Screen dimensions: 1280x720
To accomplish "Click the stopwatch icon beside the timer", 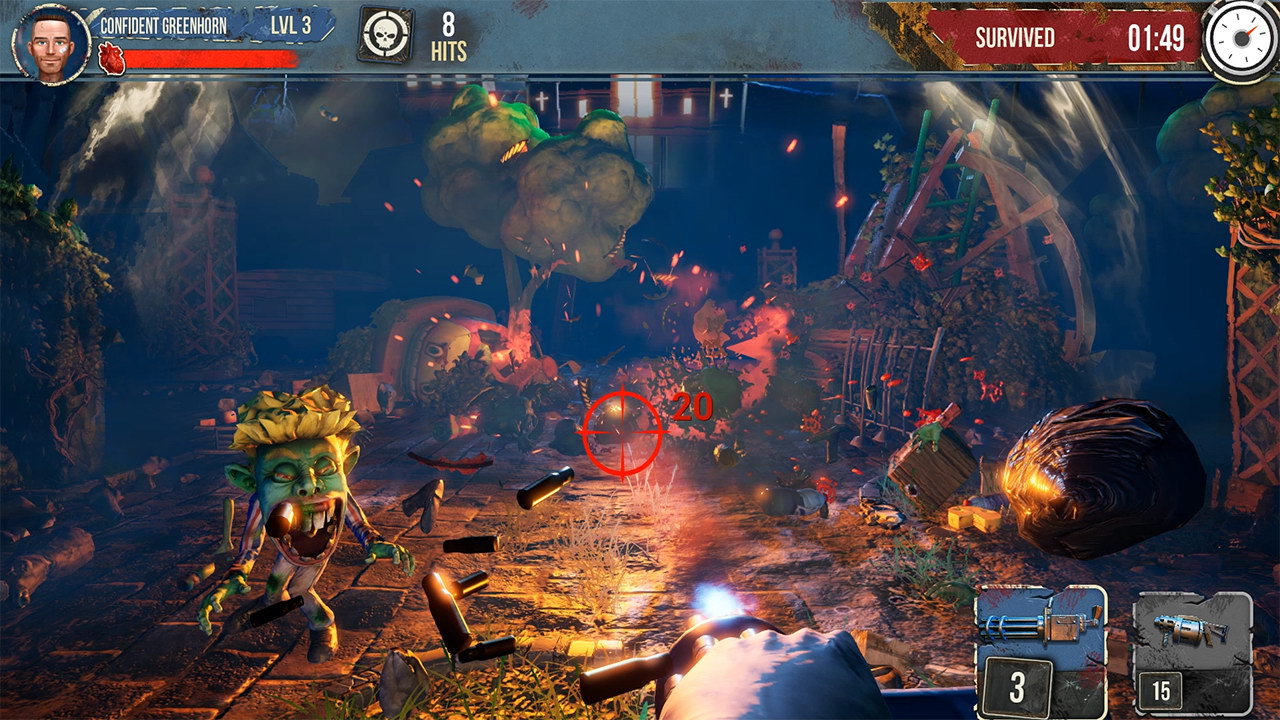I will [1240, 39].
